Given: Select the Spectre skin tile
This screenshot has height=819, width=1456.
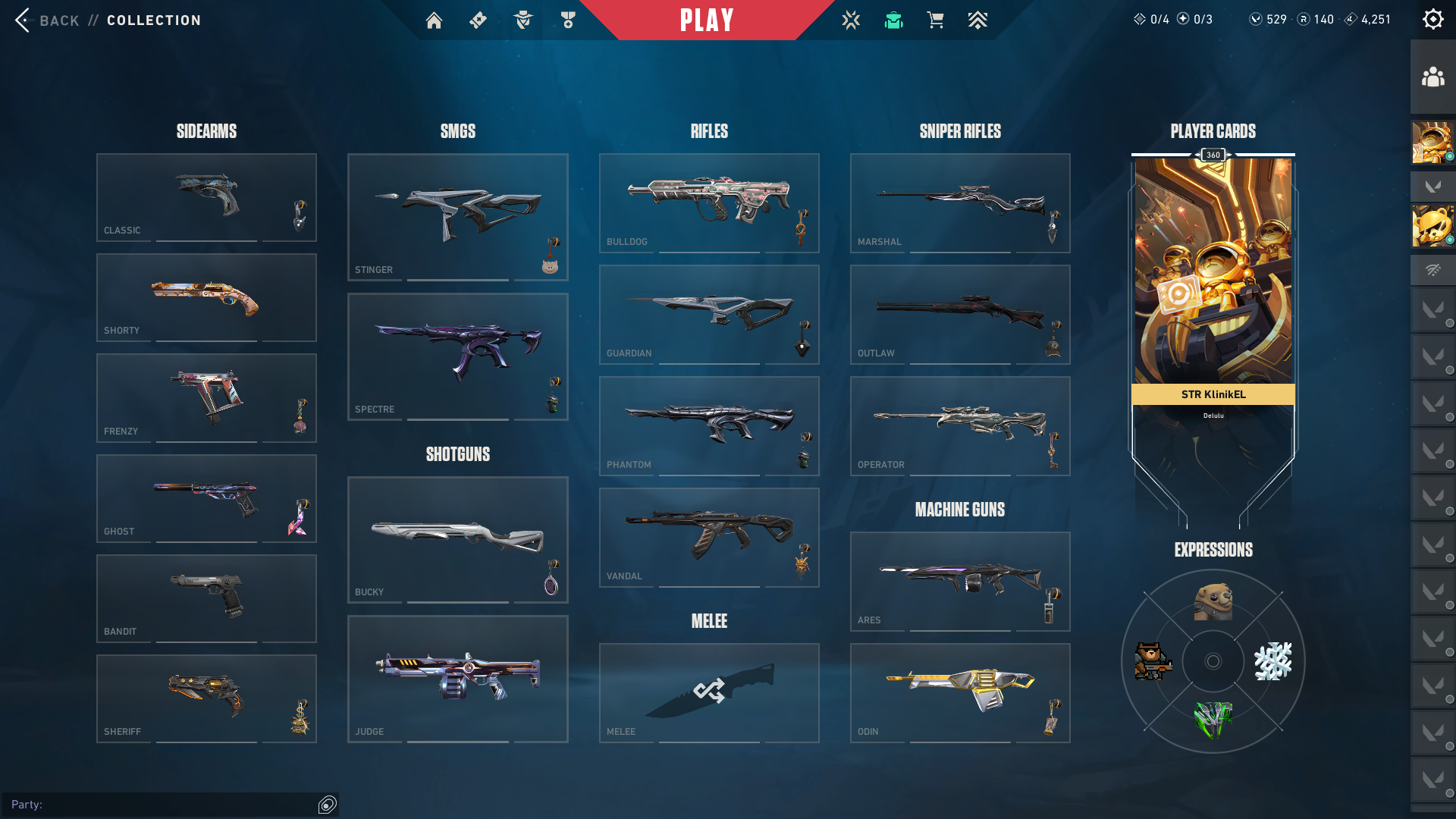Looking at the screenshot, I should pos(457,356).
